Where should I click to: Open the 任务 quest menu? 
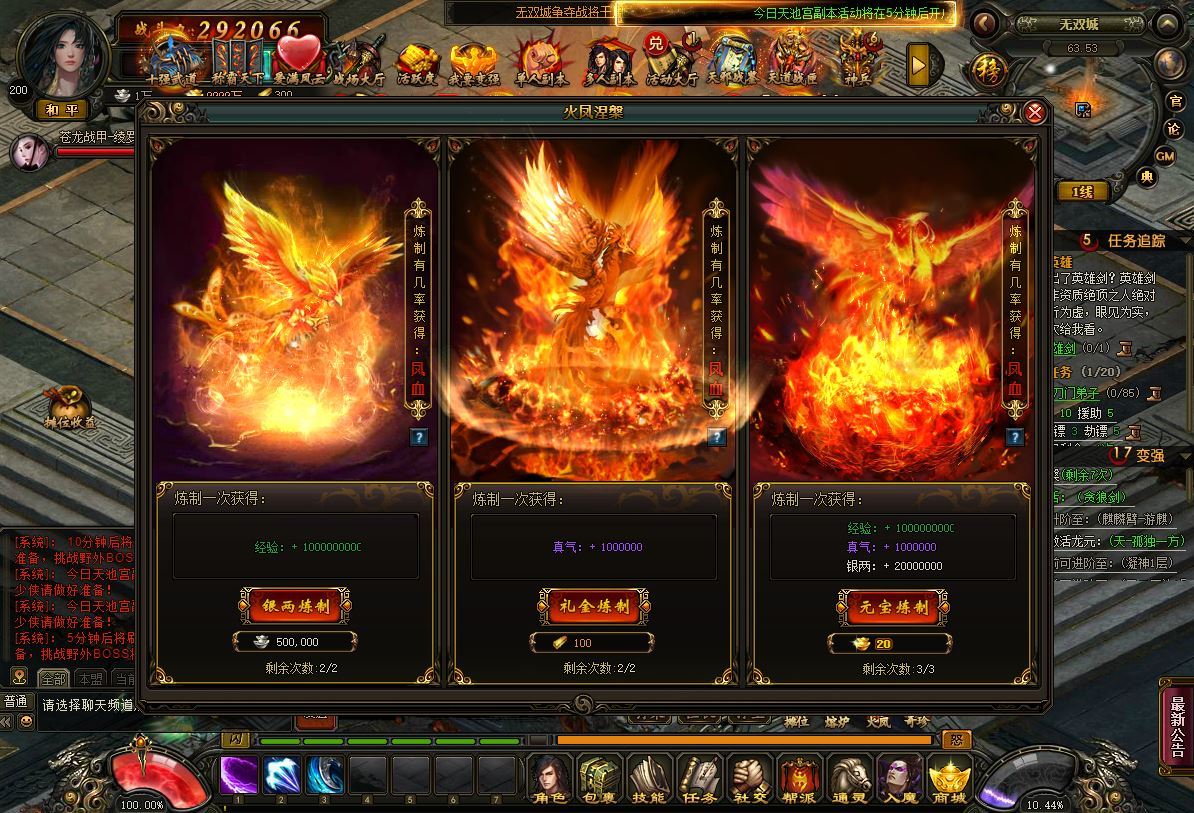pyautogui.click(x=699, y=778)
